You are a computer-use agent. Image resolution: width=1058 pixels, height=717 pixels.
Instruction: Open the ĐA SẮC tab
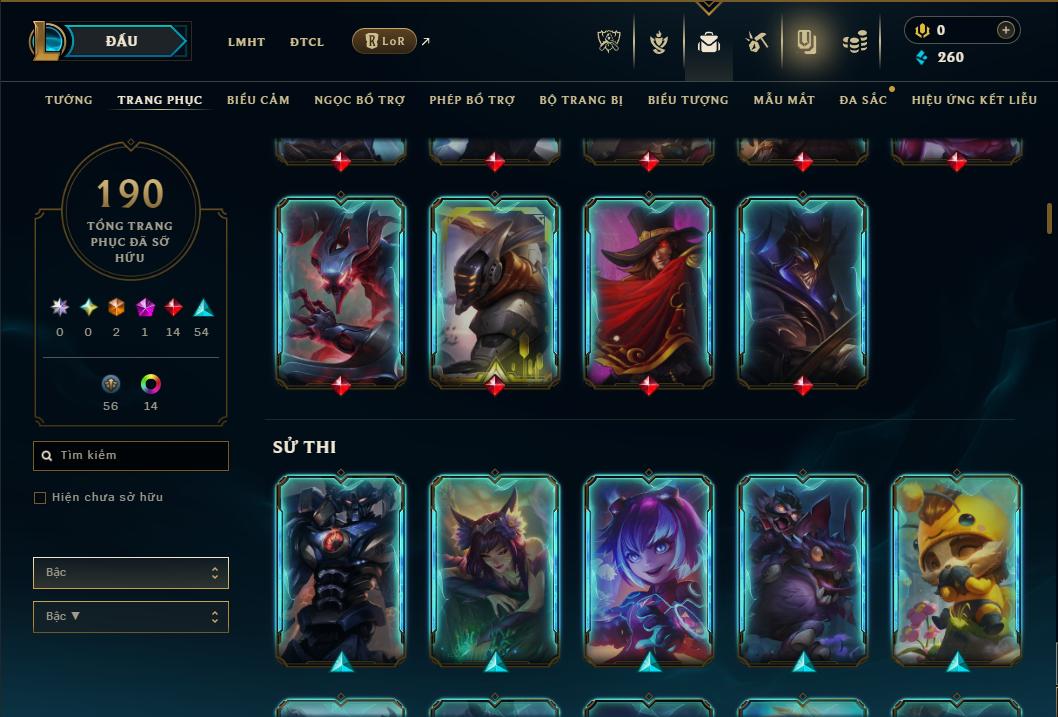(863, 100)
